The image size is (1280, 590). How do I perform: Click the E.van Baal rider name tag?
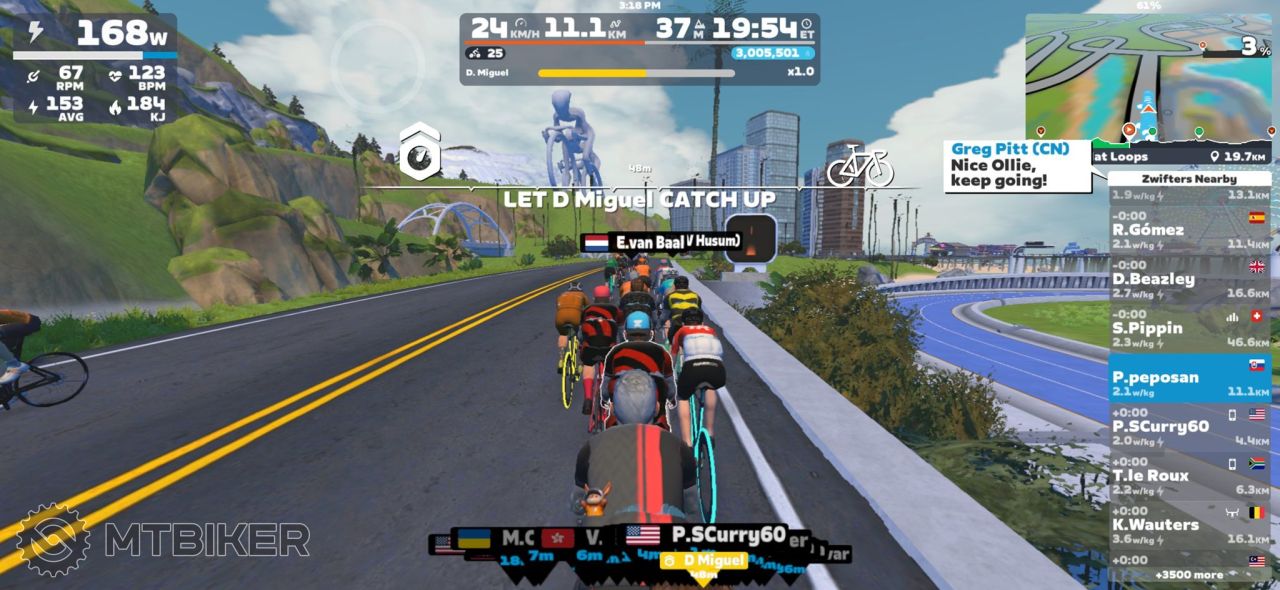click(660, 243)
